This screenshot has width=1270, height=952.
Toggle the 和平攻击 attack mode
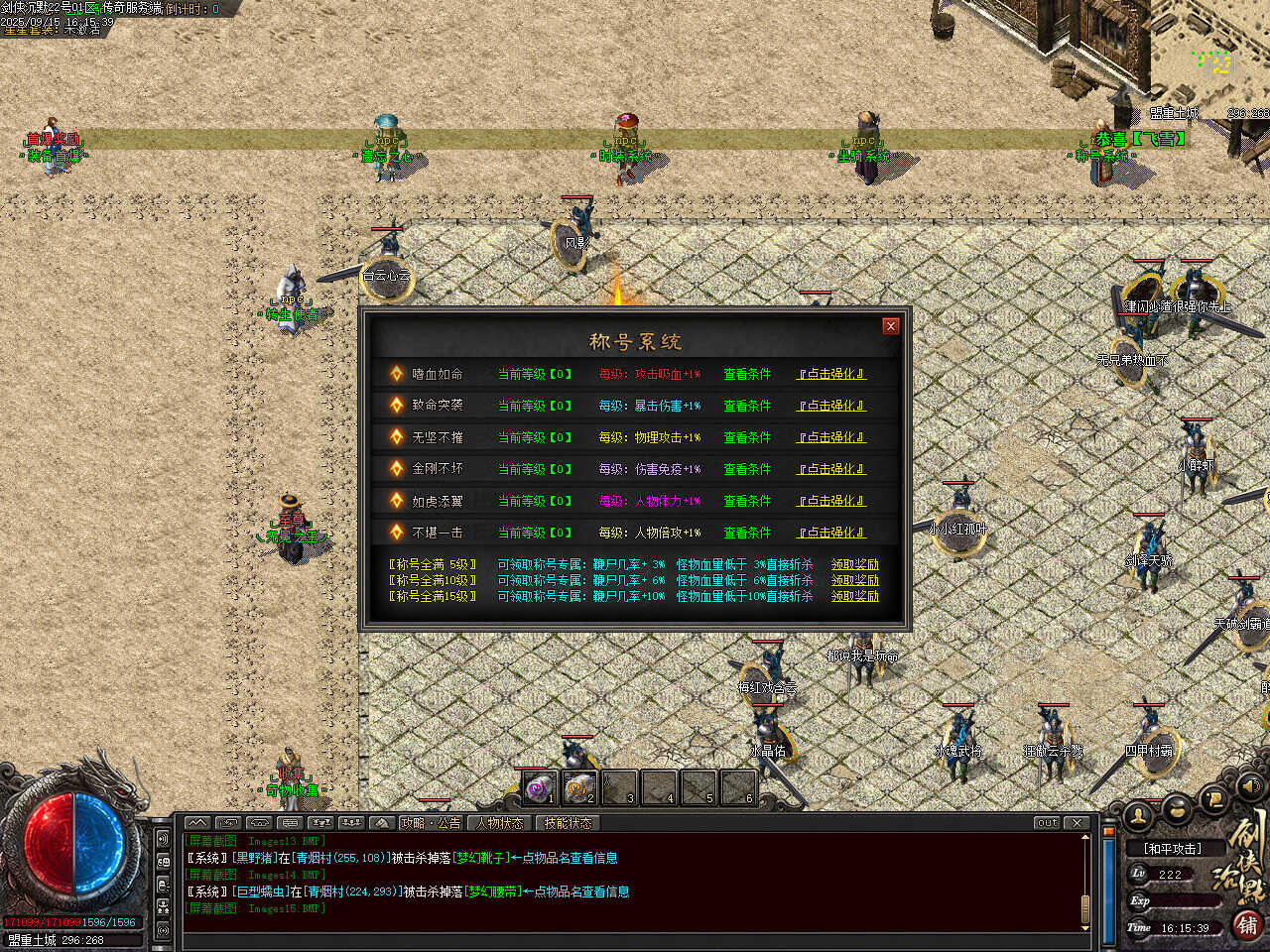1172,849
